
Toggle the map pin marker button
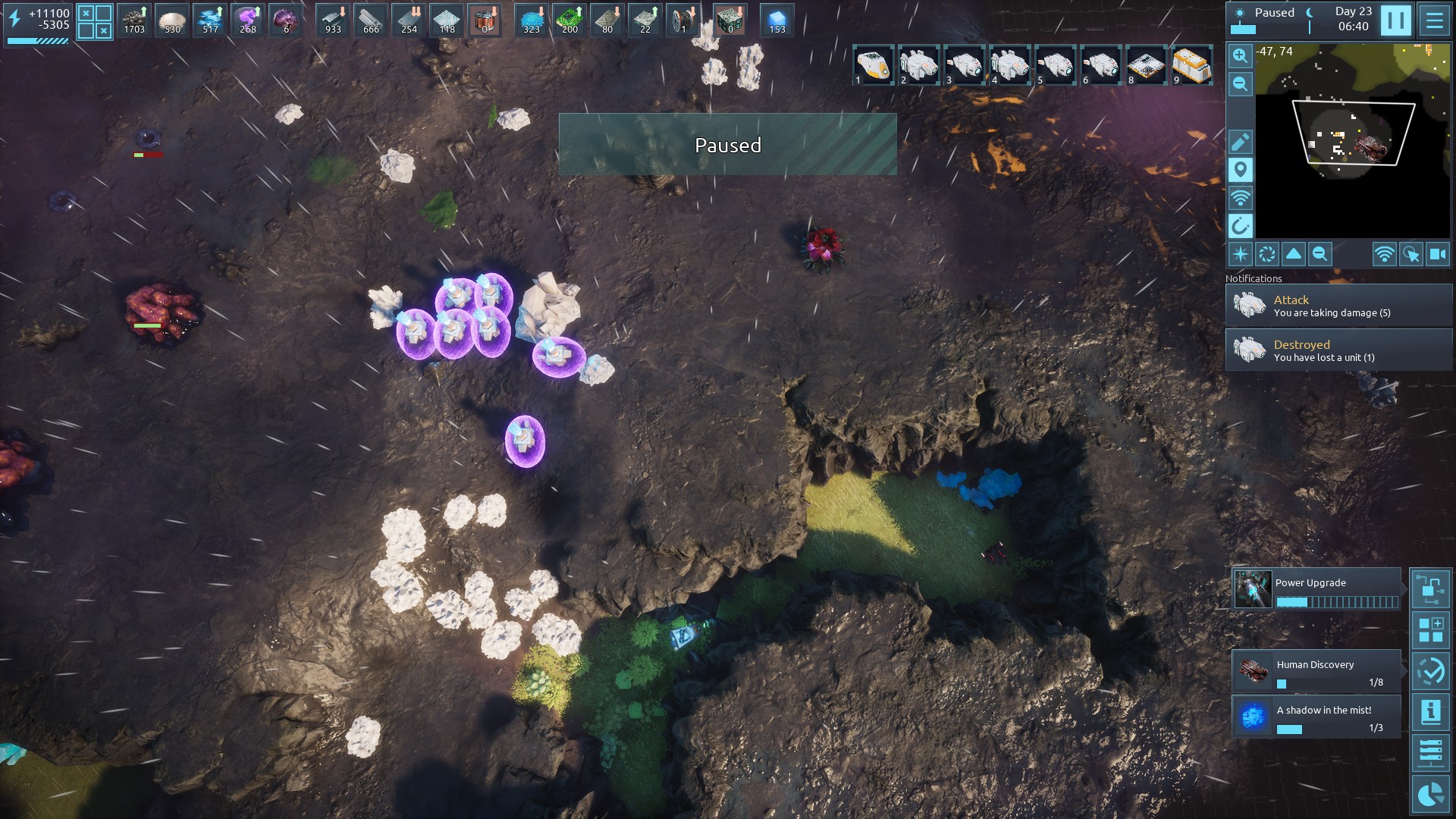pos(1240,170)
